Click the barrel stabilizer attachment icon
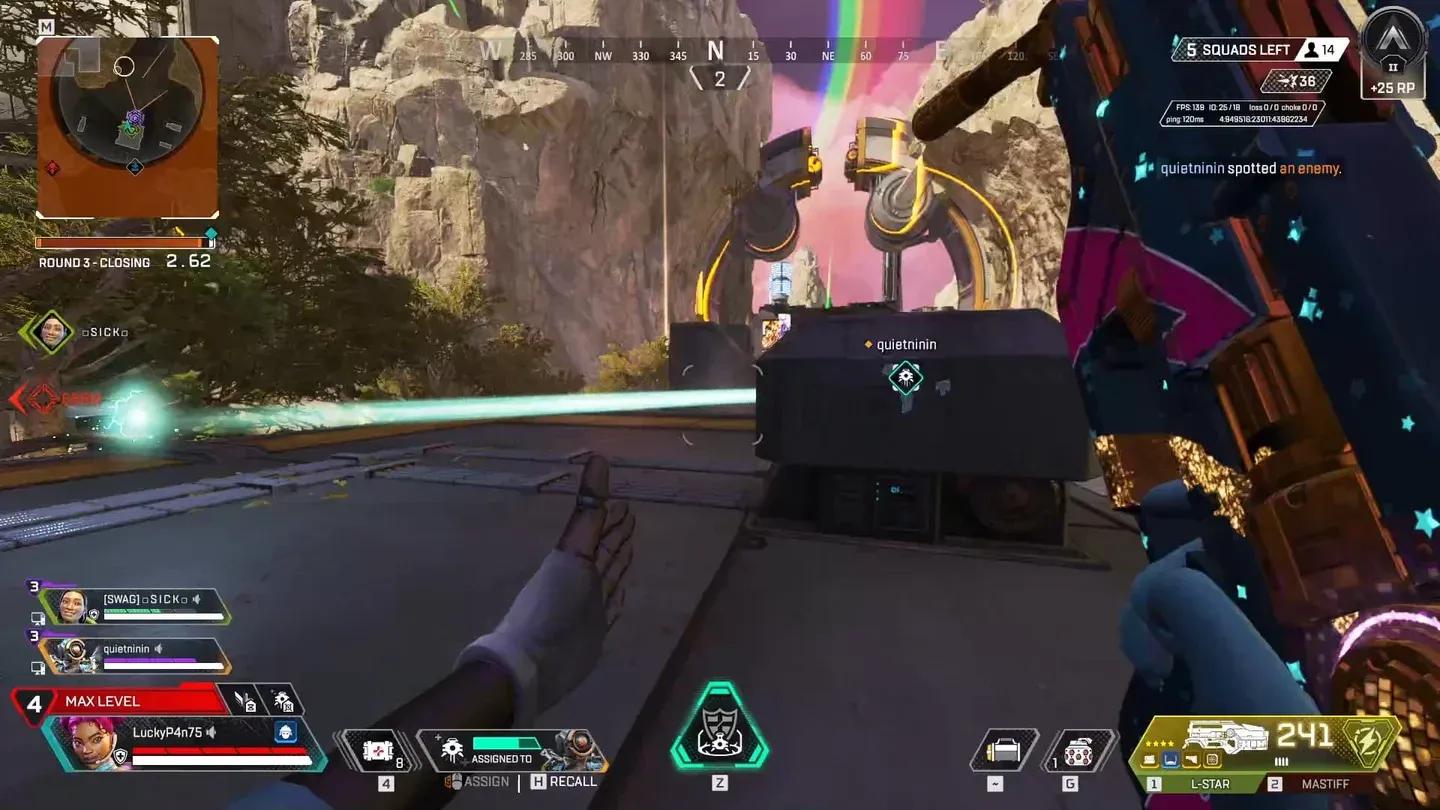 1149,760
